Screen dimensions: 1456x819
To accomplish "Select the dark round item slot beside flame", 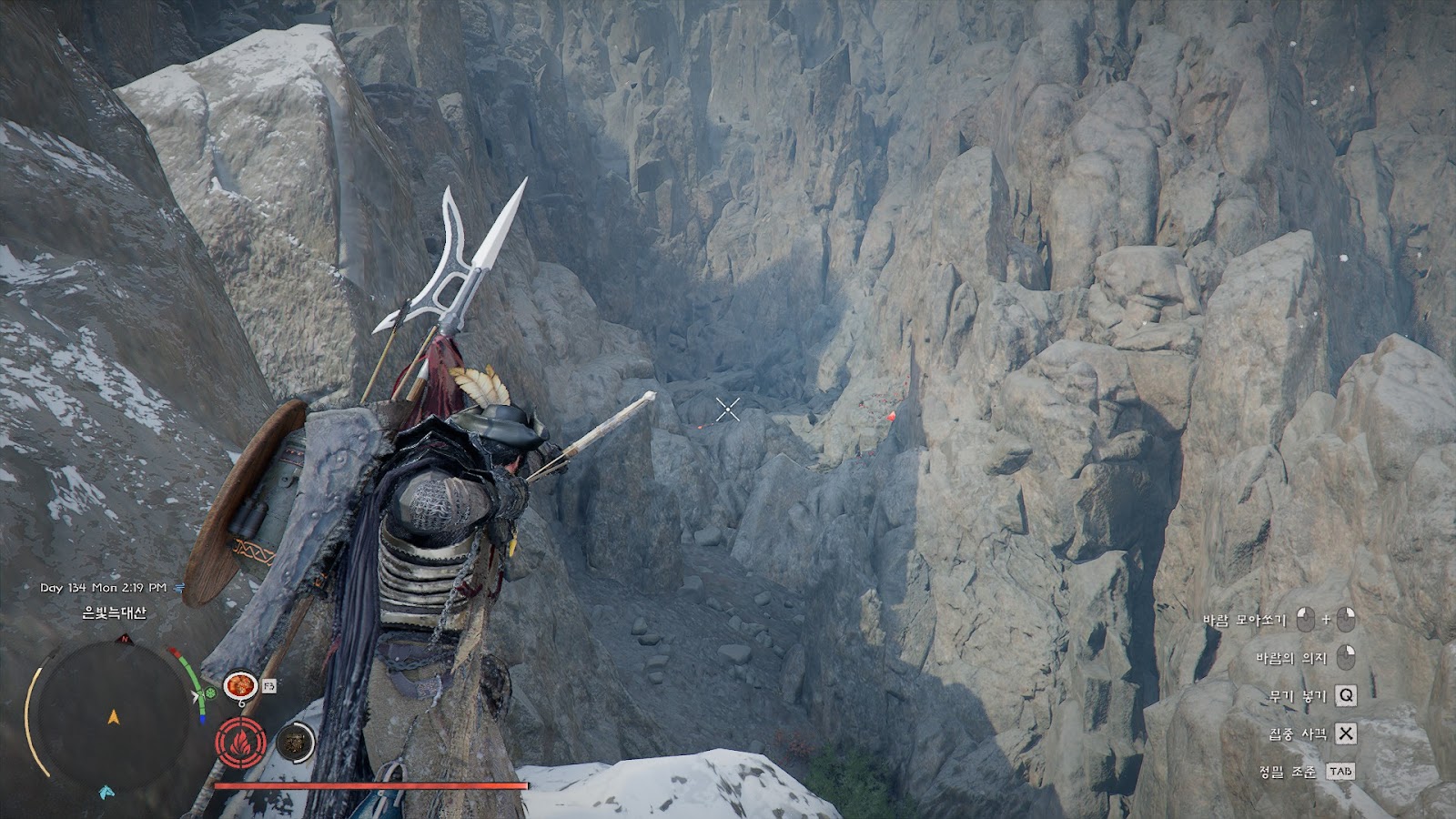I will (x=294, y=743).
